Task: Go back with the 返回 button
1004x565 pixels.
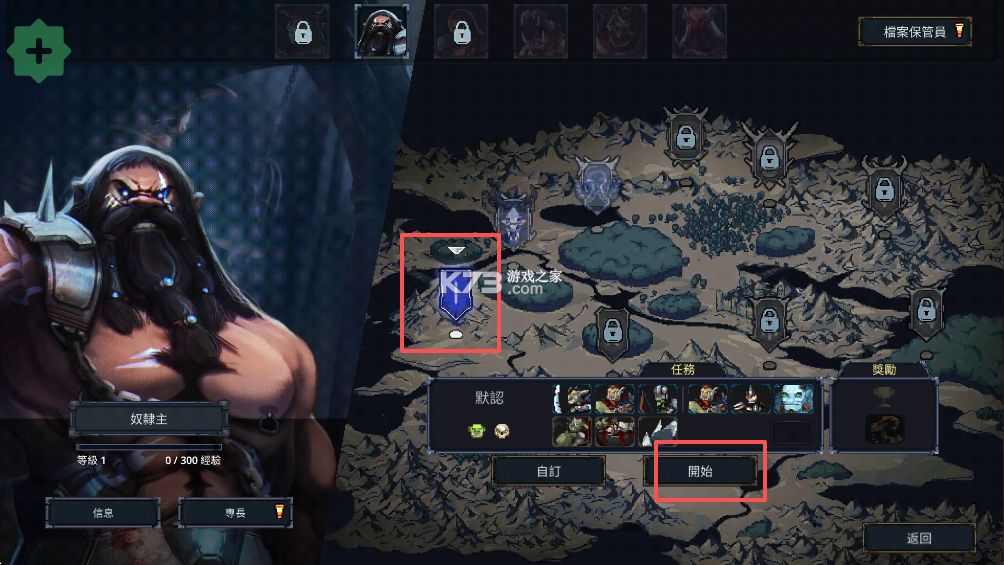Action: coord(919,538)
